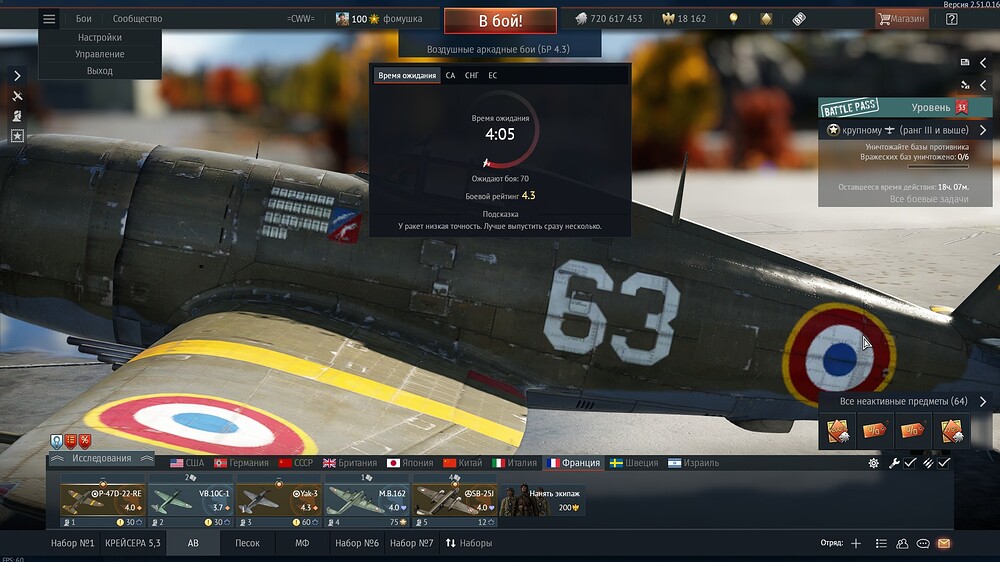Select the СССР nation tab
Viewport: 1000px width, 562px height.
pyautogui.click(x=296, y=463)
